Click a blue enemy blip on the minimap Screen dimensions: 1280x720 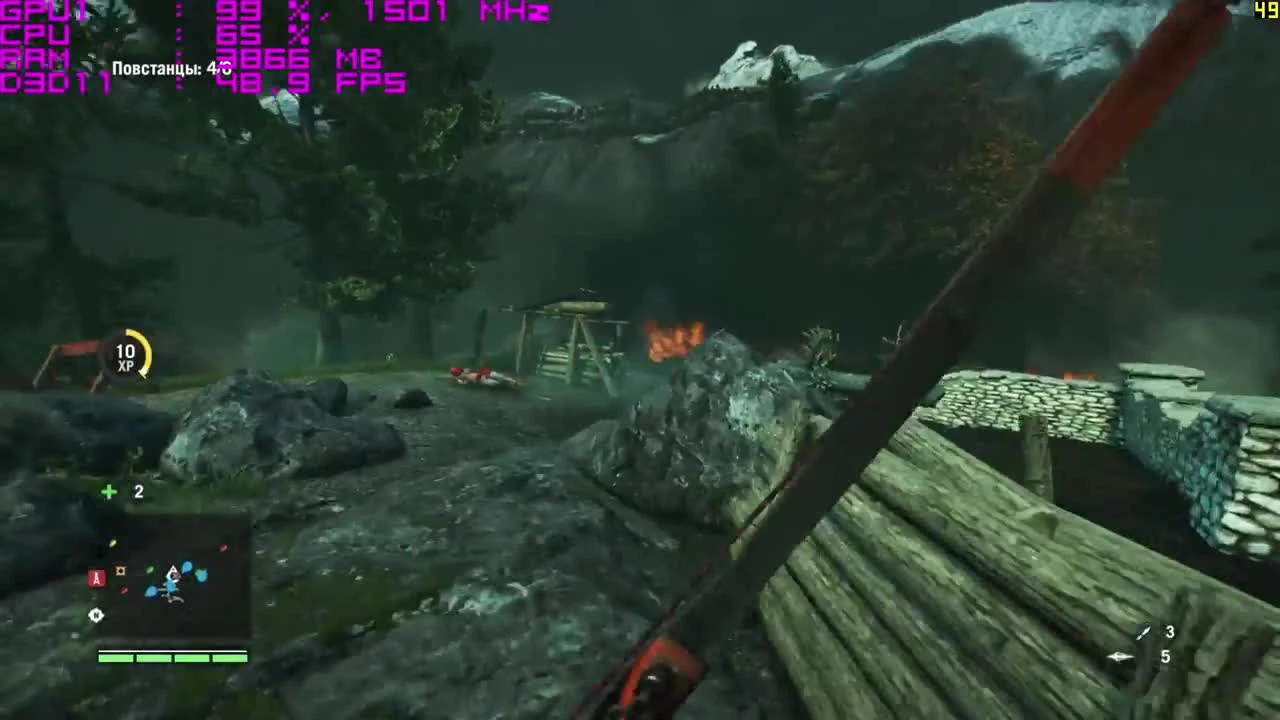tap(187, 567)
